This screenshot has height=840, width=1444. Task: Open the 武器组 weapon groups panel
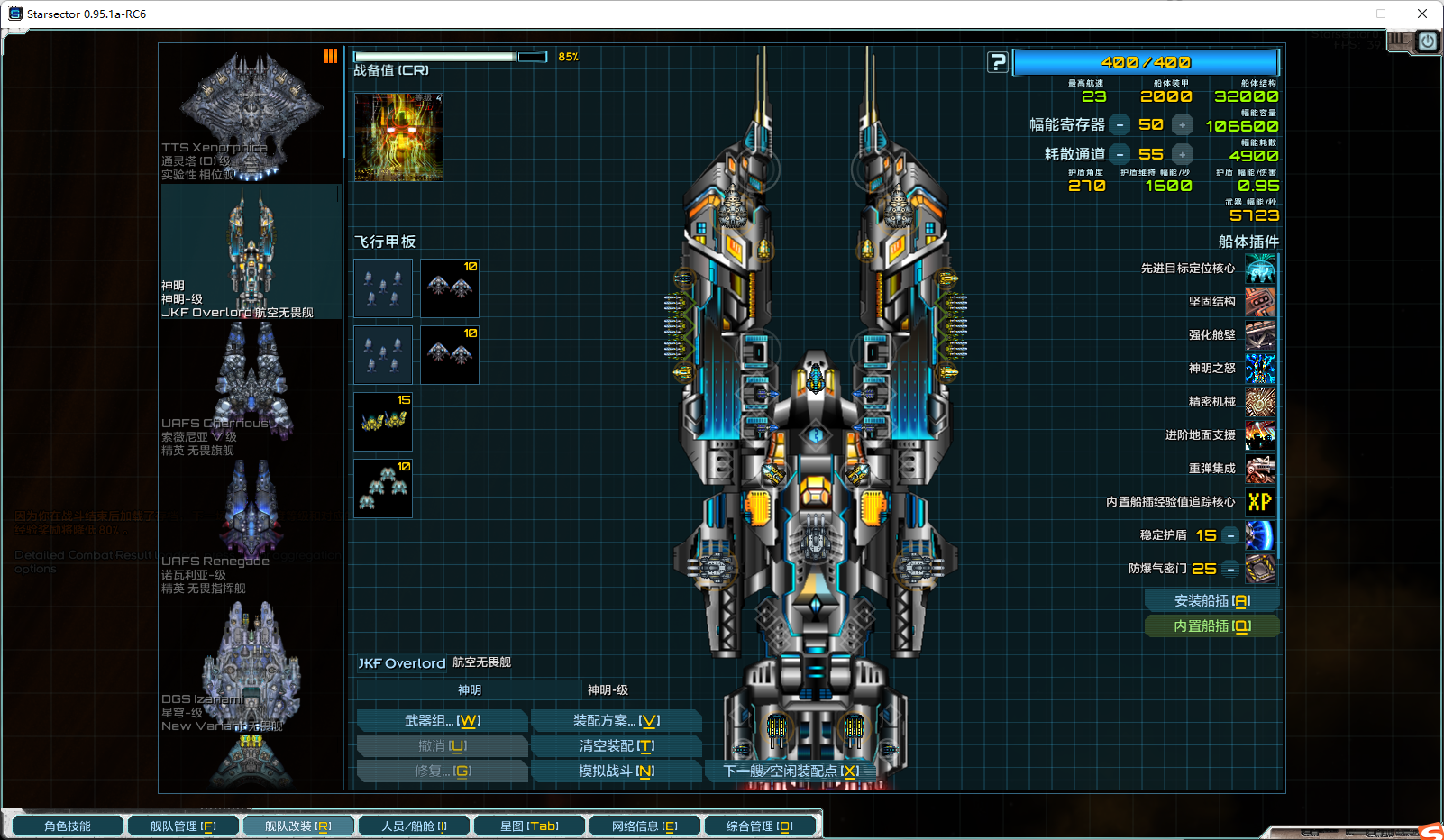click(442, 721)
